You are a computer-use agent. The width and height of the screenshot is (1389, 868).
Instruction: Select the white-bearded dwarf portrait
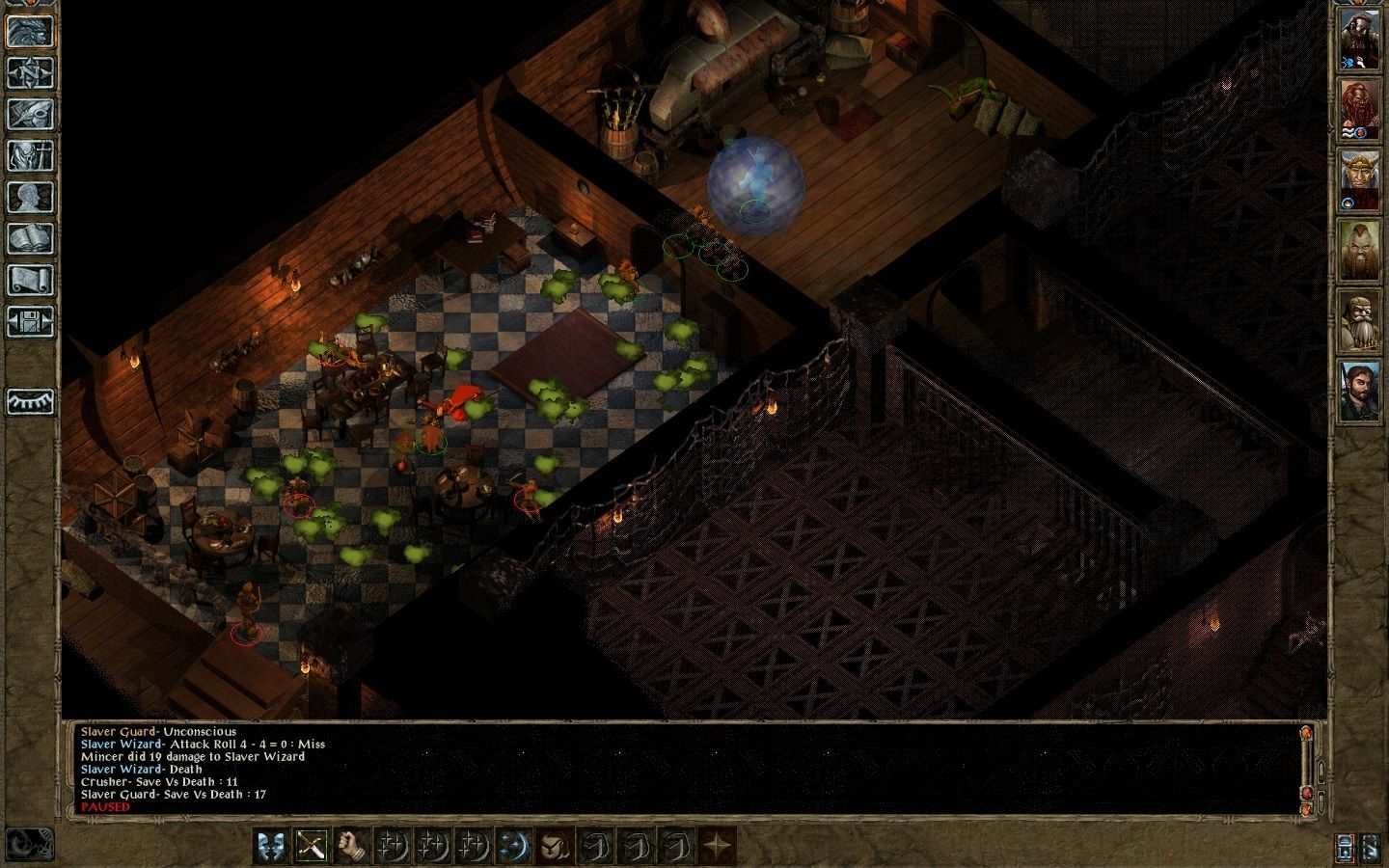tap(1358, 321)
